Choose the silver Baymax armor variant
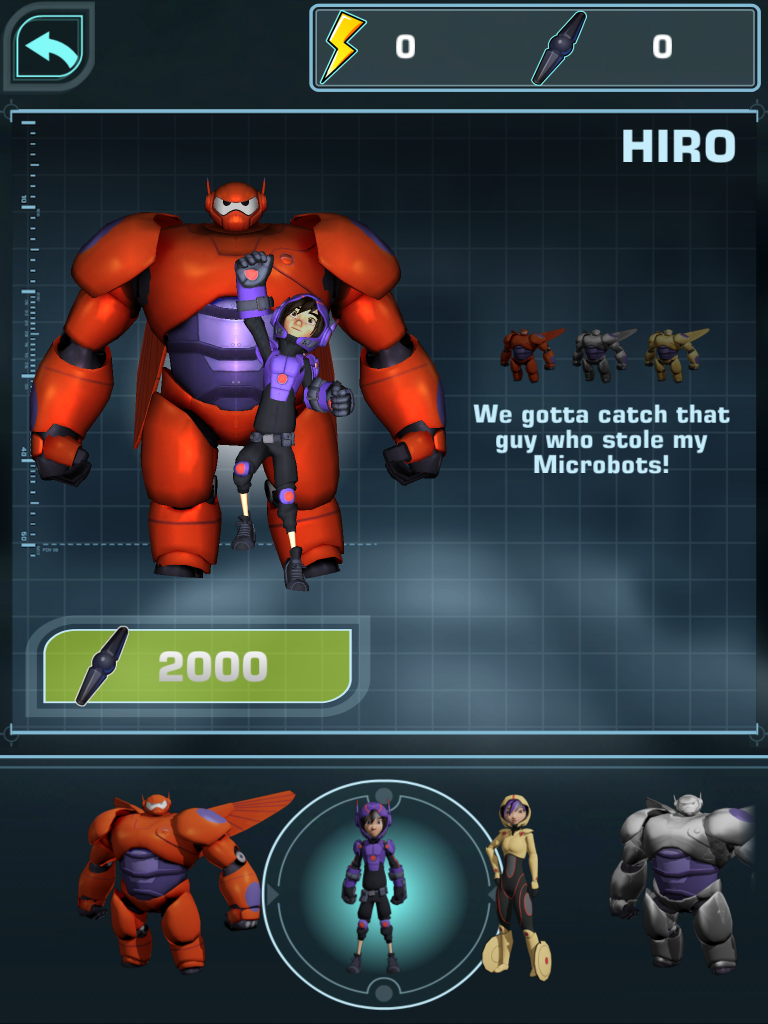This screenshot has width=768, height=1024. [600, 354]
